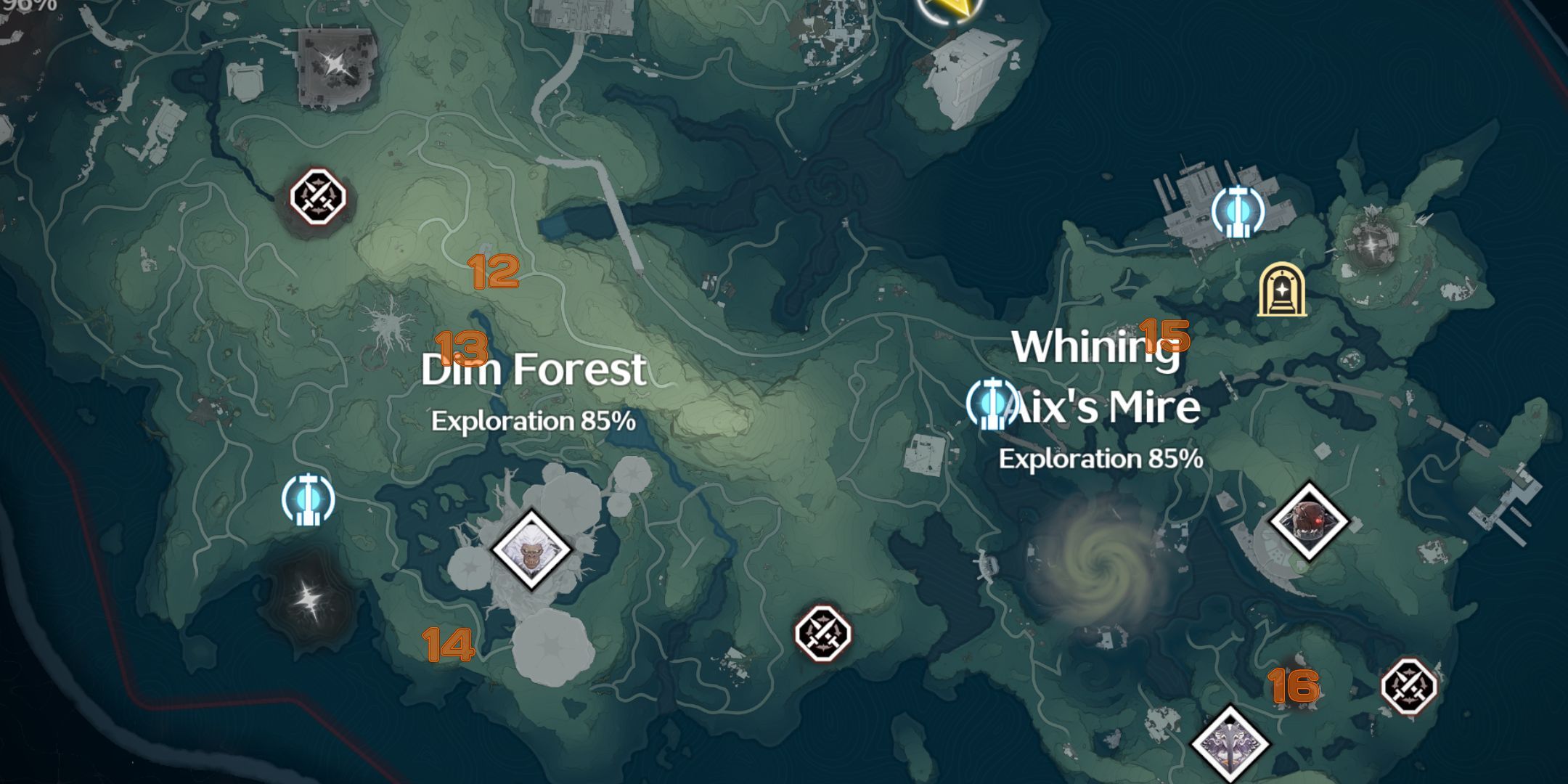Select orange waypoint marker 16
The width and height of the screenshot is (1568, 784).
click(1294, 683)
